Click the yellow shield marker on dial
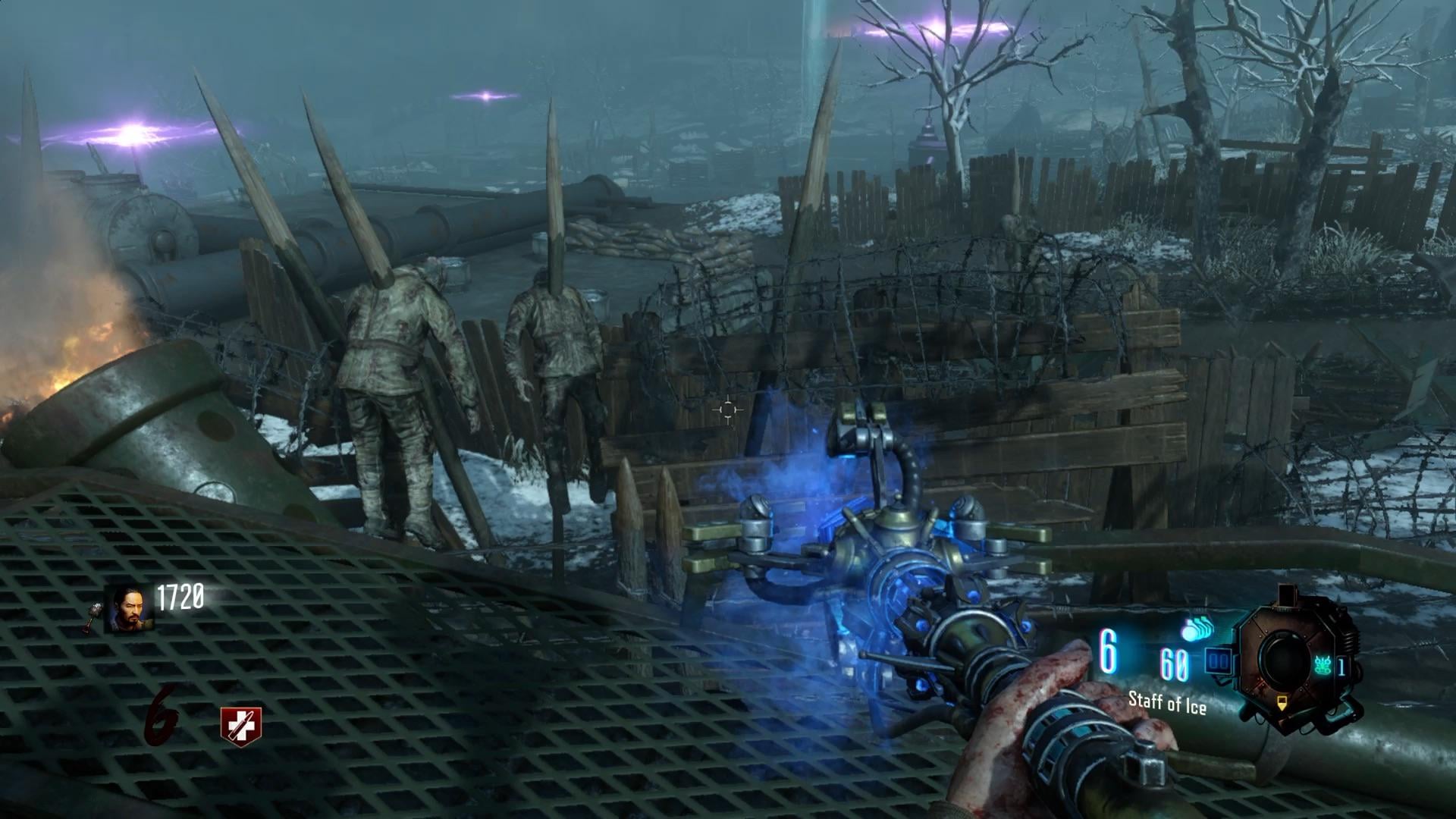1456x819 pixels. [1281, 703]
